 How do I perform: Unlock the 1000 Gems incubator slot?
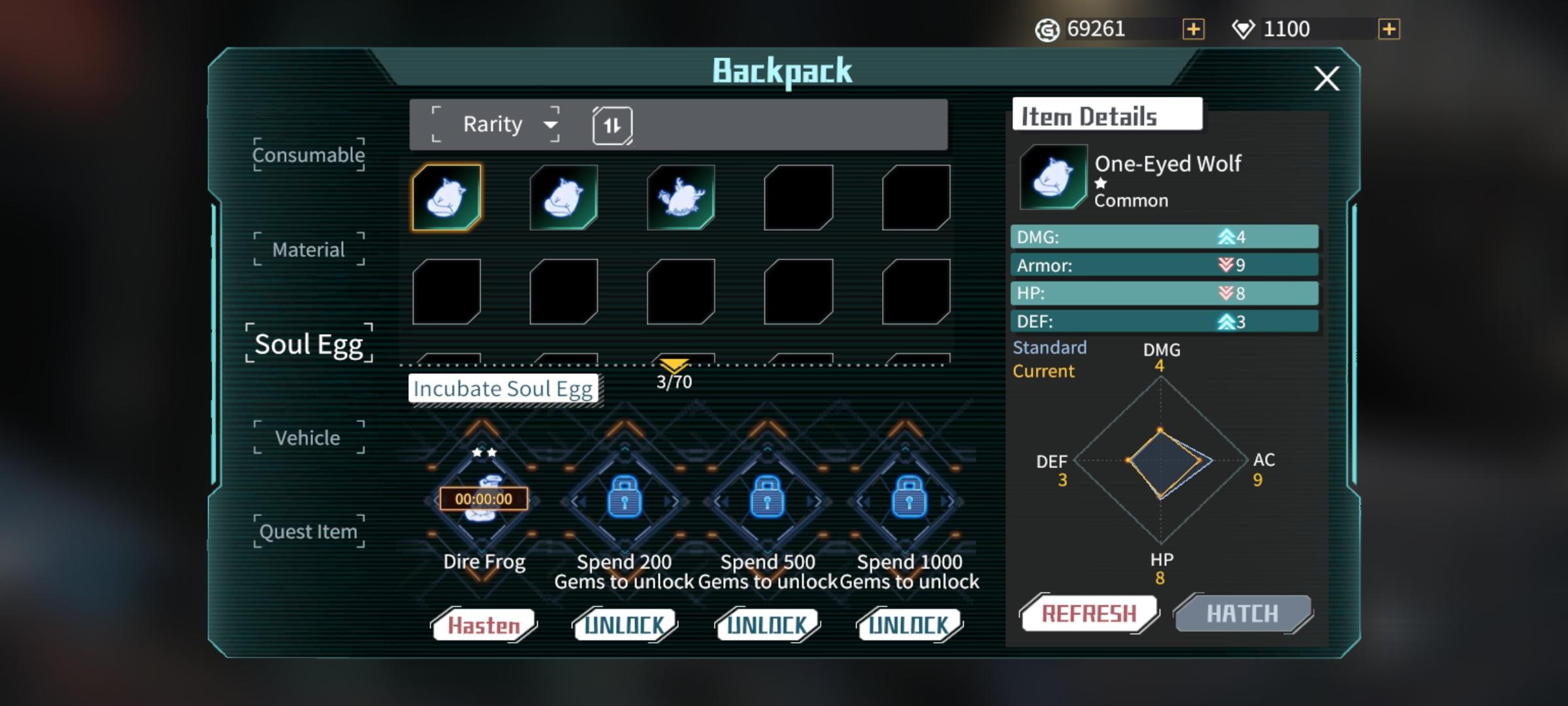(x=909, y=626)
